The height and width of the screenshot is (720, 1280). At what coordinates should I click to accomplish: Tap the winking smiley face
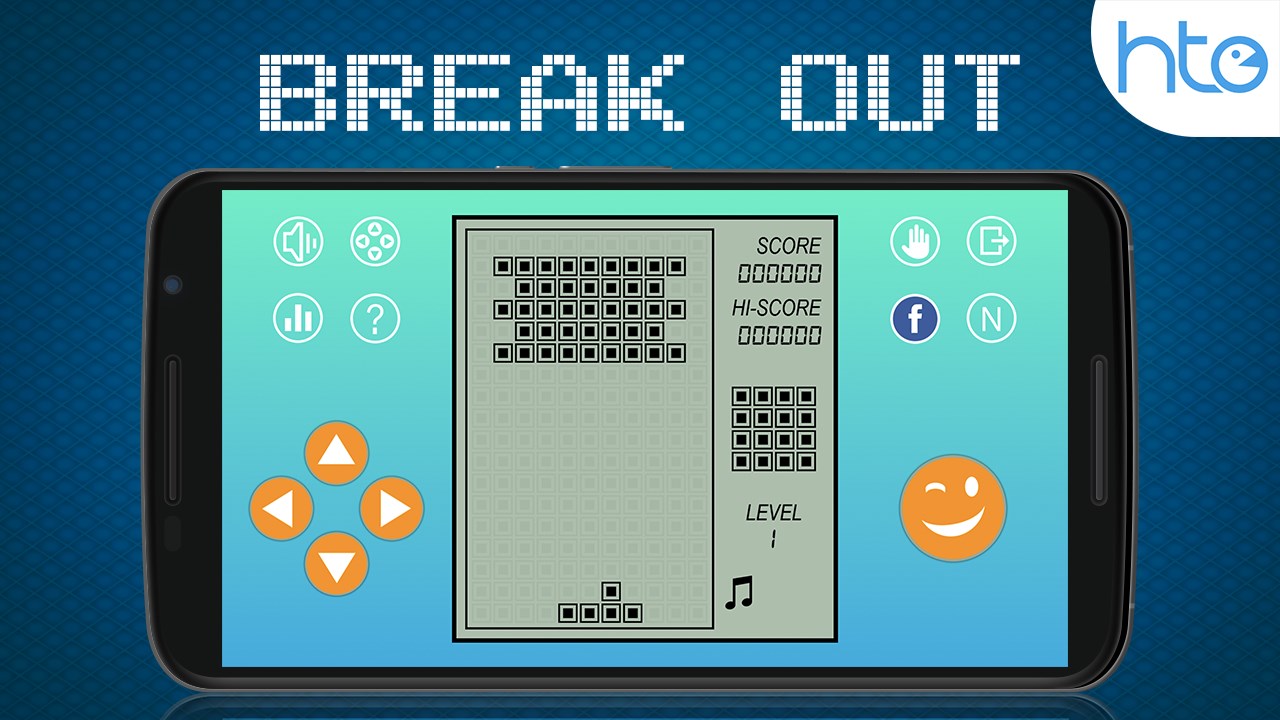pos(953,507)
